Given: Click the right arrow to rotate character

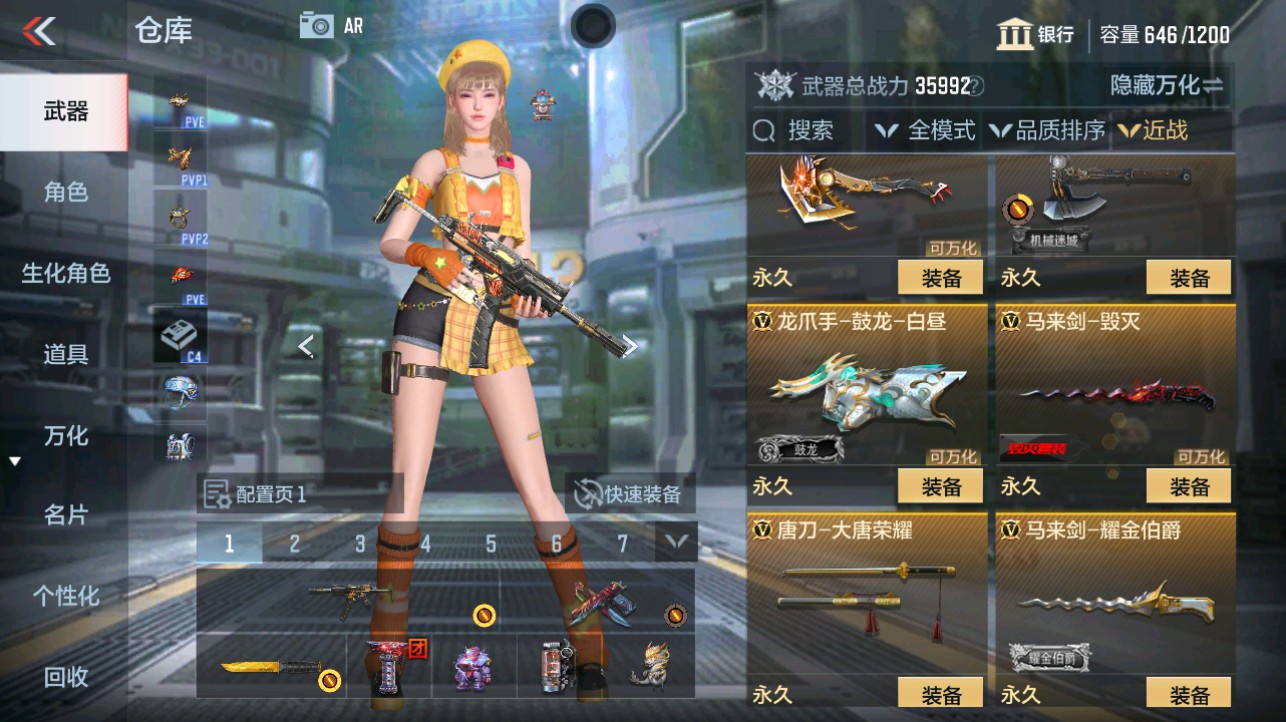Looking at the screenshot, I should [631, 344].
